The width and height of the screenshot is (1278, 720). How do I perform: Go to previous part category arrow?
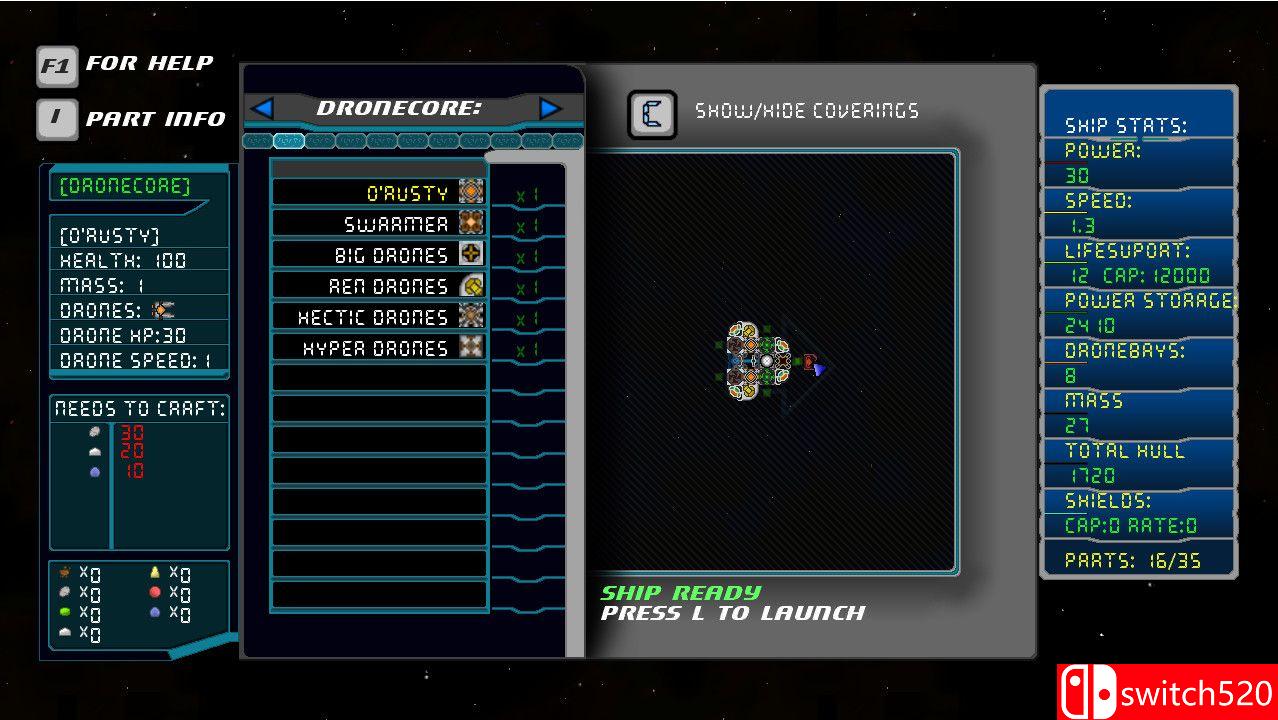[x=263, y=108]
